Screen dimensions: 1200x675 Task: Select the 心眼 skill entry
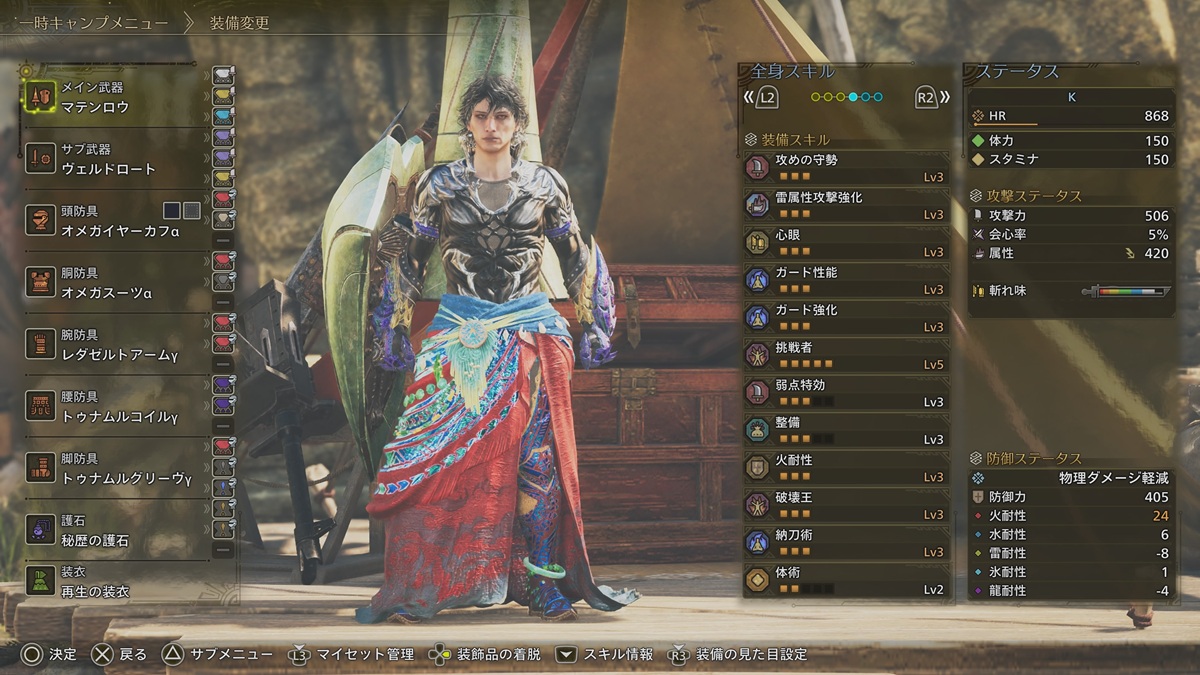point(845,243)
